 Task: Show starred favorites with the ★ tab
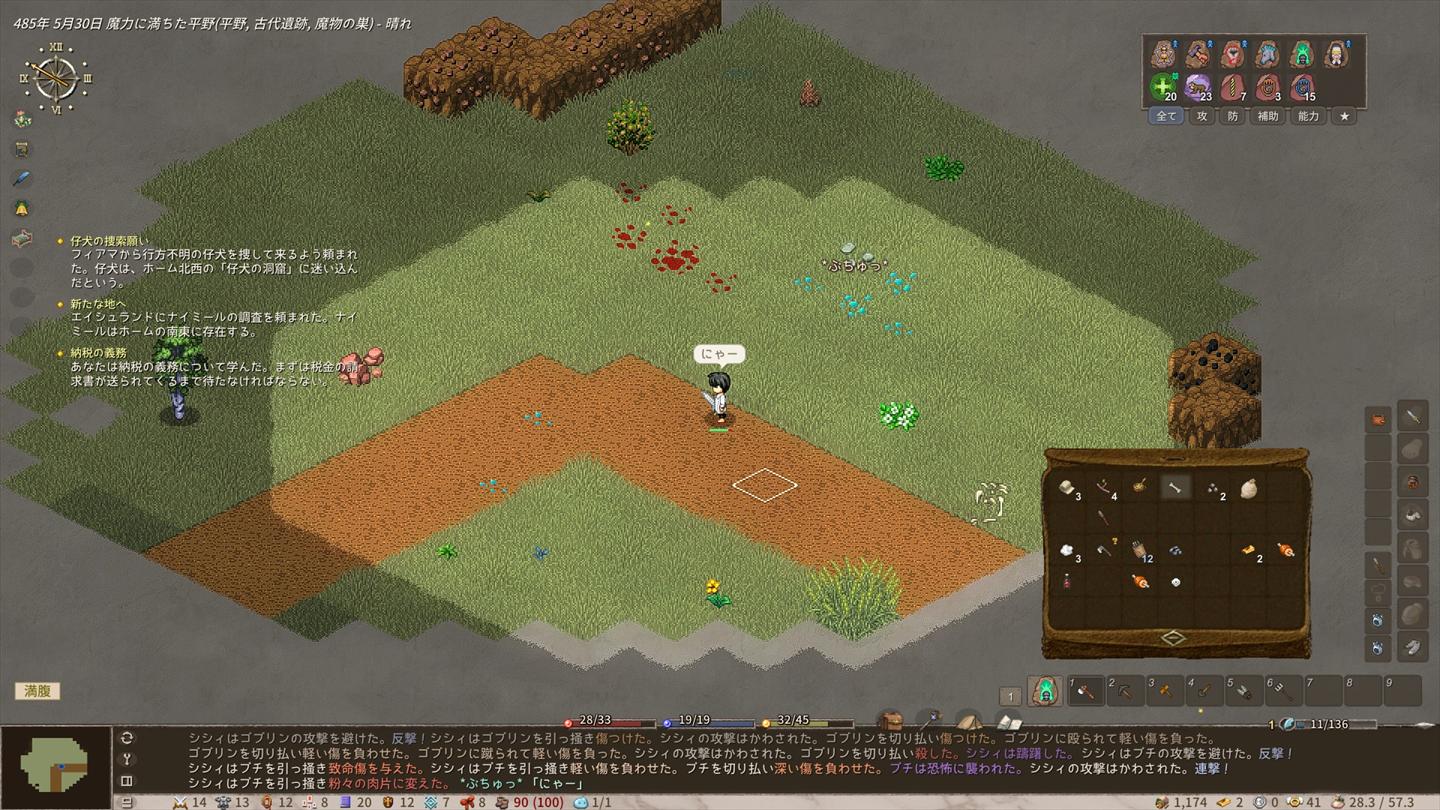(1344, 116)
